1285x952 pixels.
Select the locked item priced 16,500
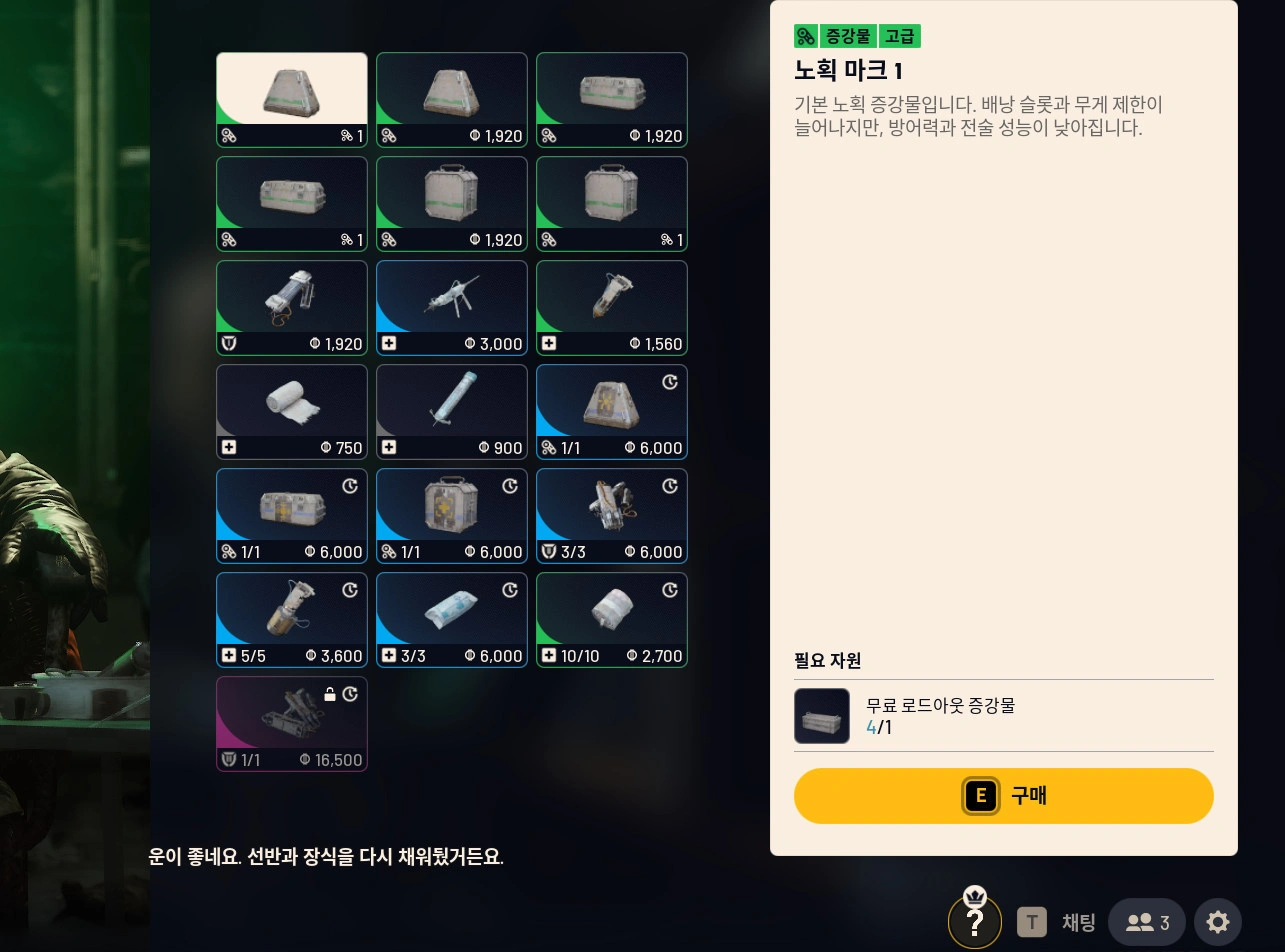click(292, 724)
